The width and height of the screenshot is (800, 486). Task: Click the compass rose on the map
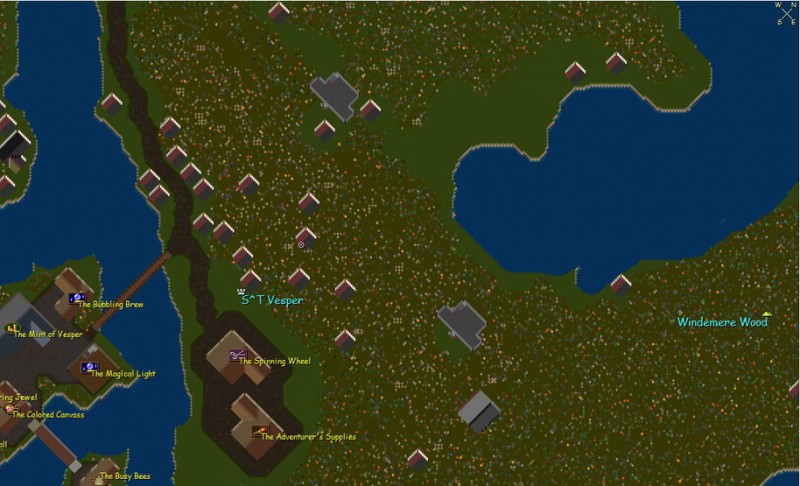785,13
